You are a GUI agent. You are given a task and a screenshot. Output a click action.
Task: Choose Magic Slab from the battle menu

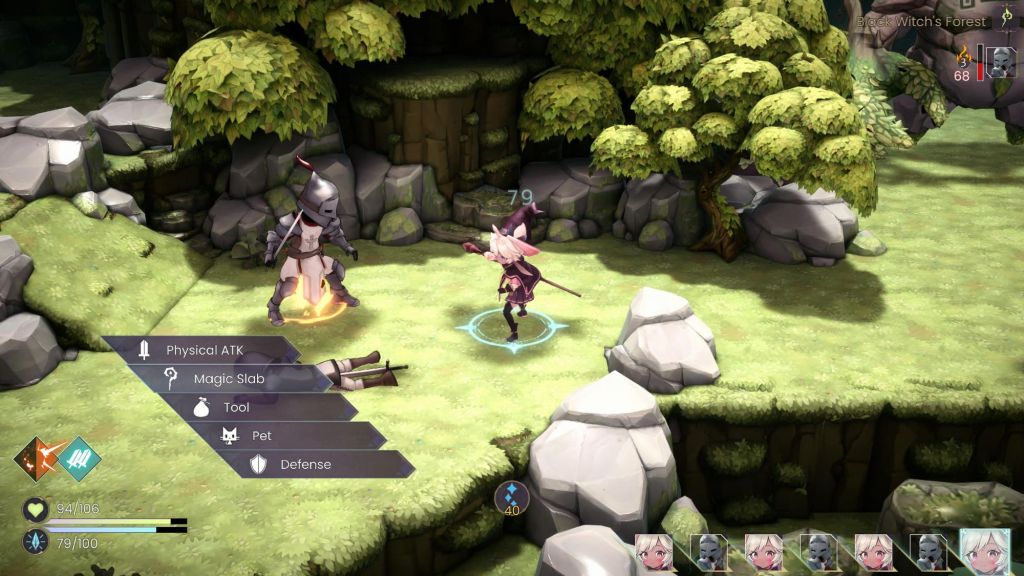coord(229,379)
